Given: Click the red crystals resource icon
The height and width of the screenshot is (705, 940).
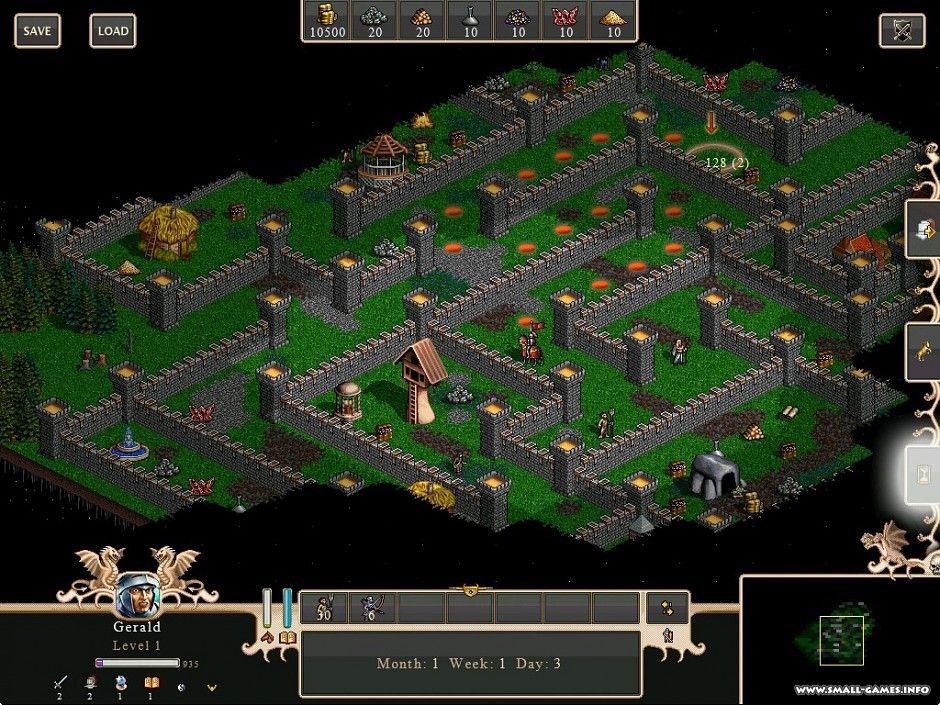Looking at the screenshot, I should click(566, 15).
